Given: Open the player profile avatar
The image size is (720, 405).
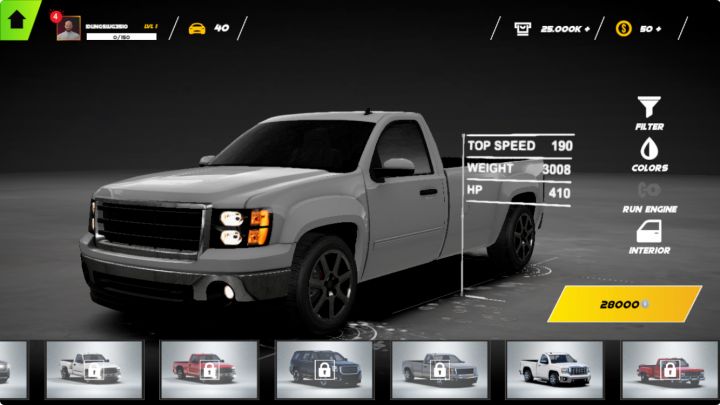Looking at the screenshot, I should 69,29.
